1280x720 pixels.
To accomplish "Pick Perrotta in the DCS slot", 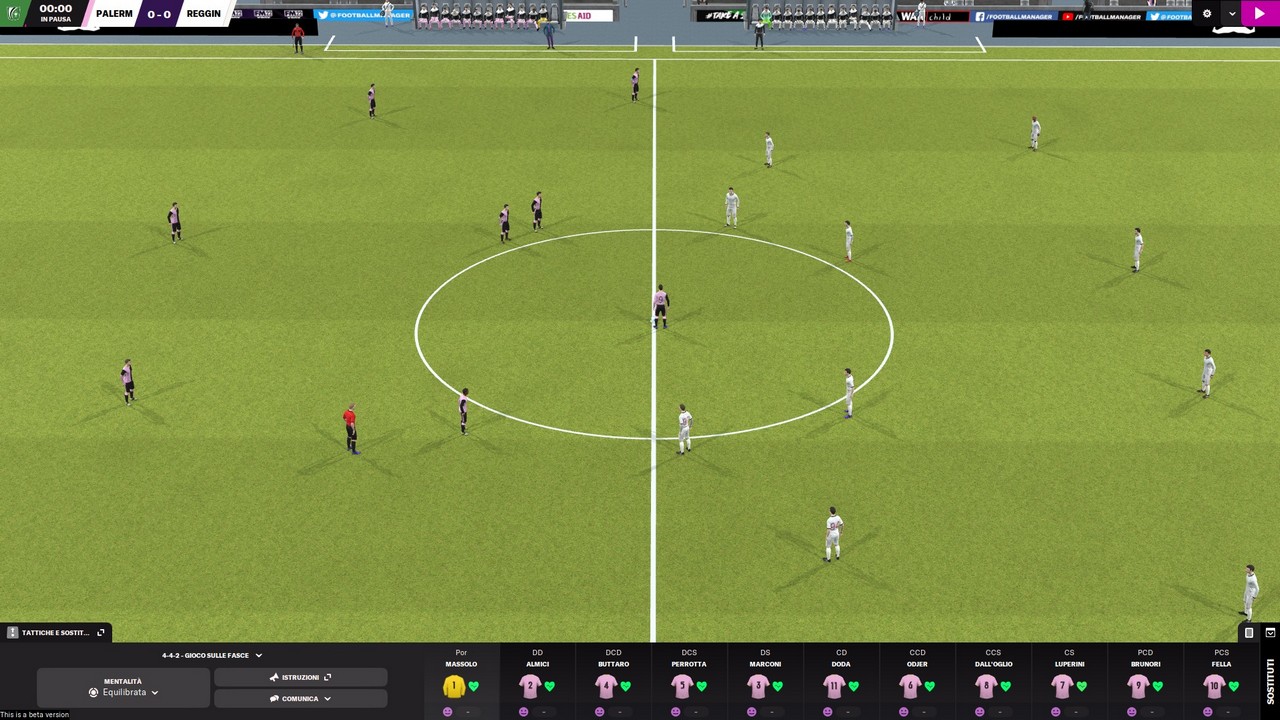I will click(x=682, y=686).
